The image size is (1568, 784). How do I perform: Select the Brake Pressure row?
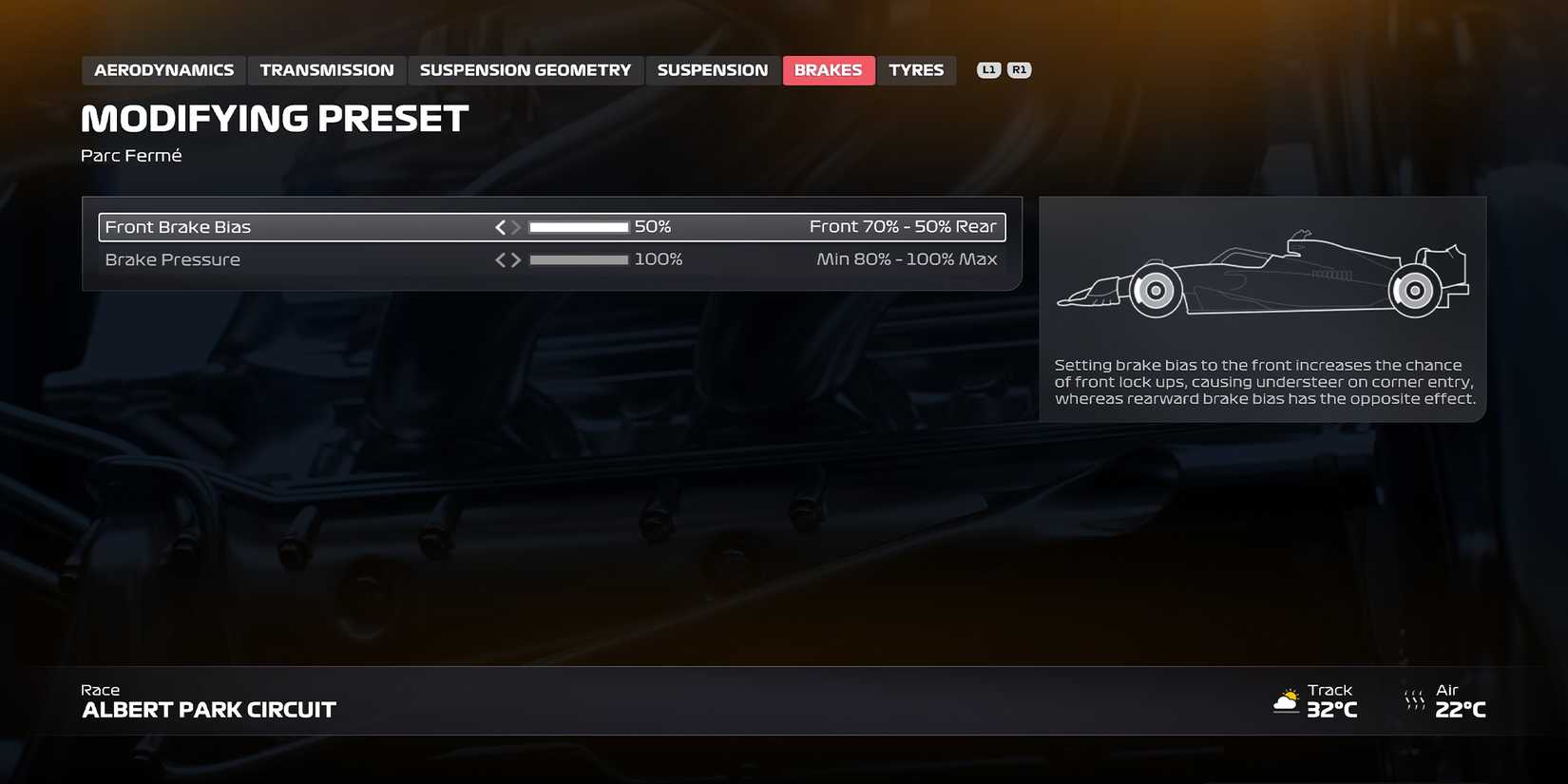coord(285,258)
